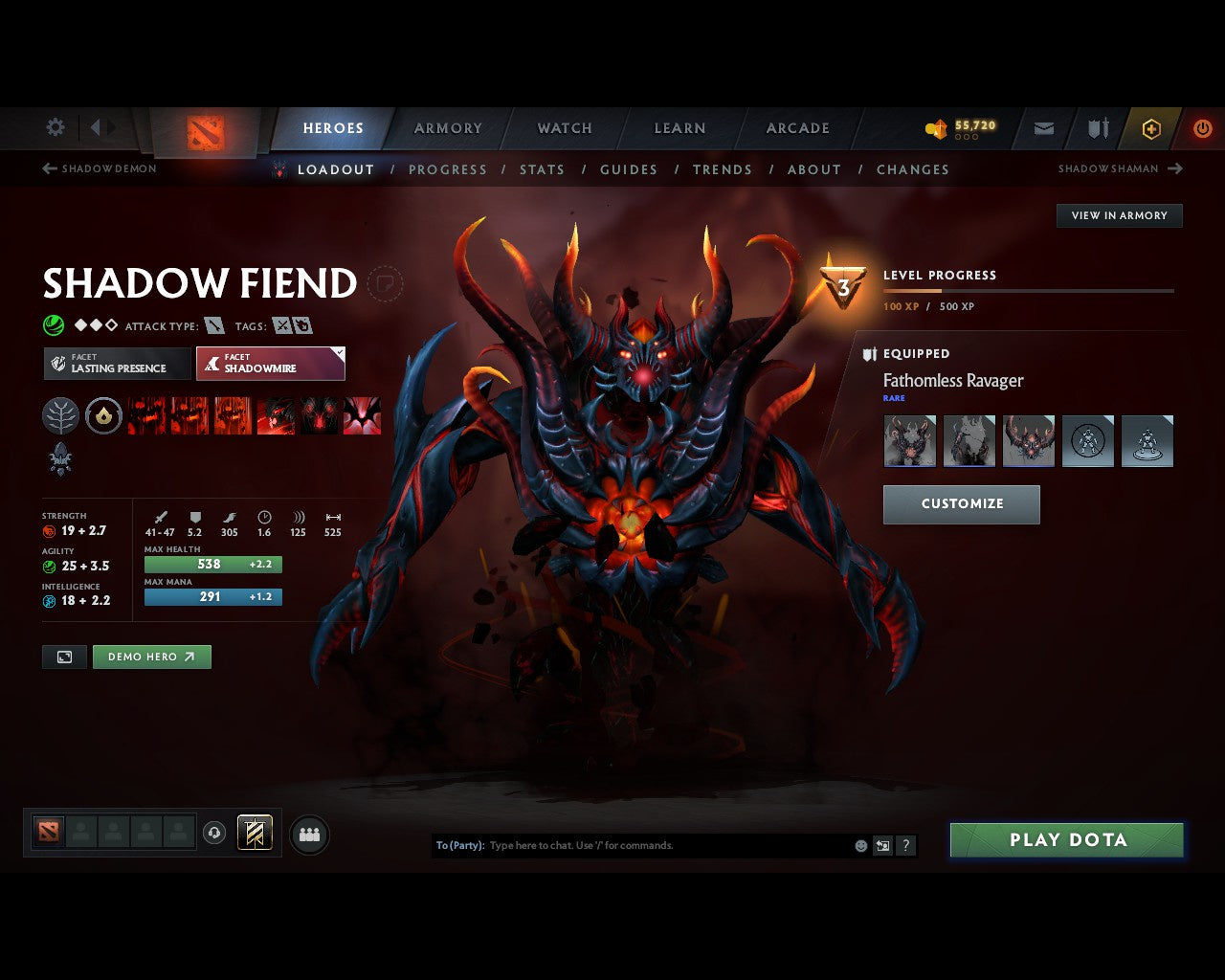
Task: Click the Dota Plus hexagon icon
Action: tap(1150, 128)
